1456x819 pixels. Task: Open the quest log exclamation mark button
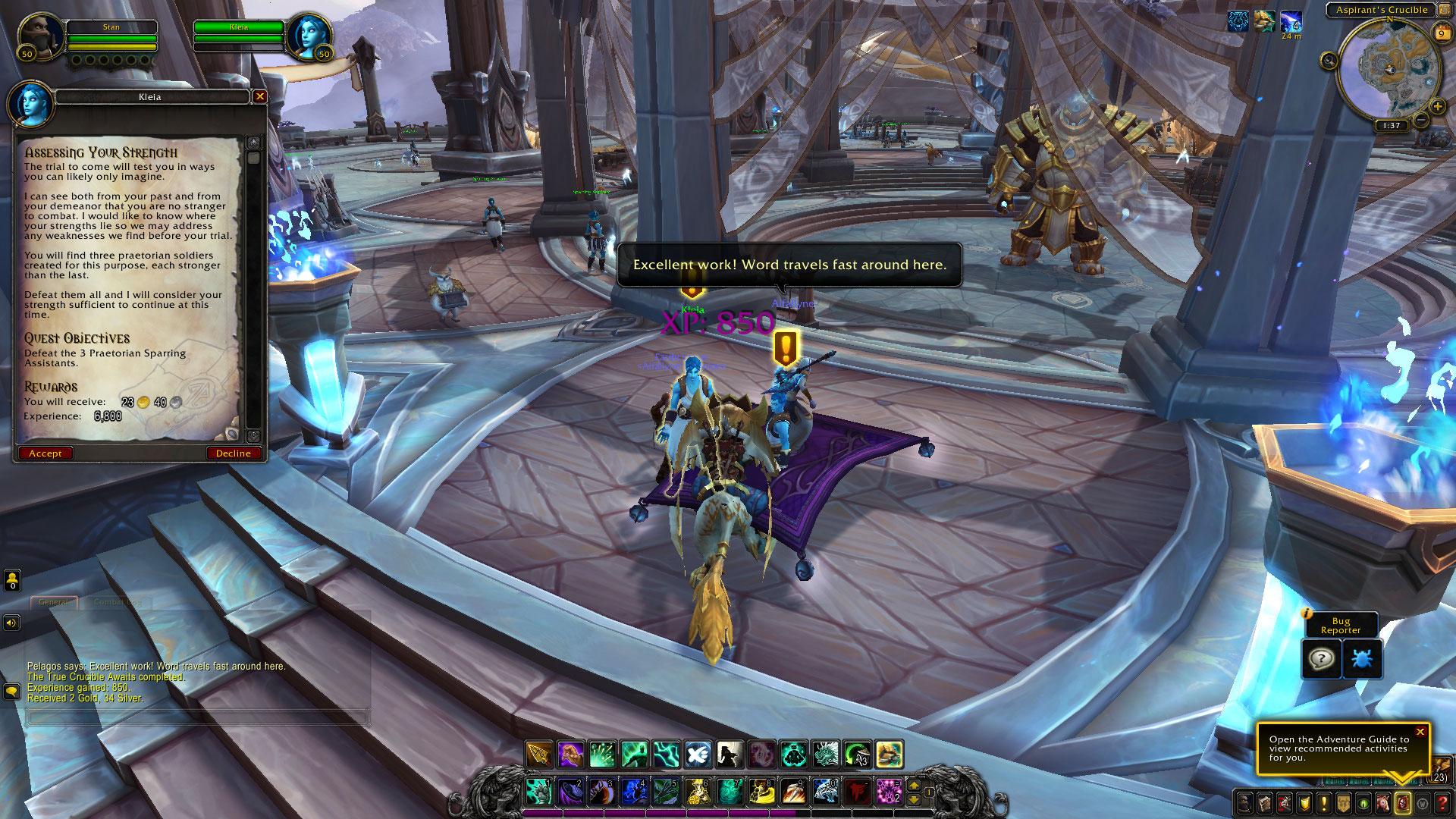(x=1323, y=802)
